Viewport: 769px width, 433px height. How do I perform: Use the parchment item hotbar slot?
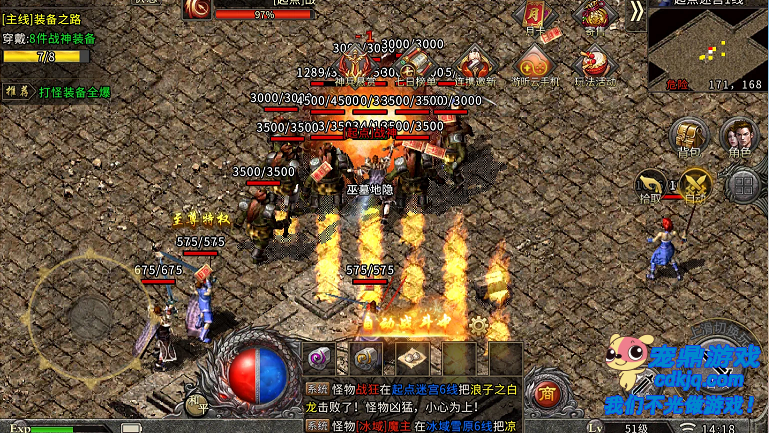[411, 357]
